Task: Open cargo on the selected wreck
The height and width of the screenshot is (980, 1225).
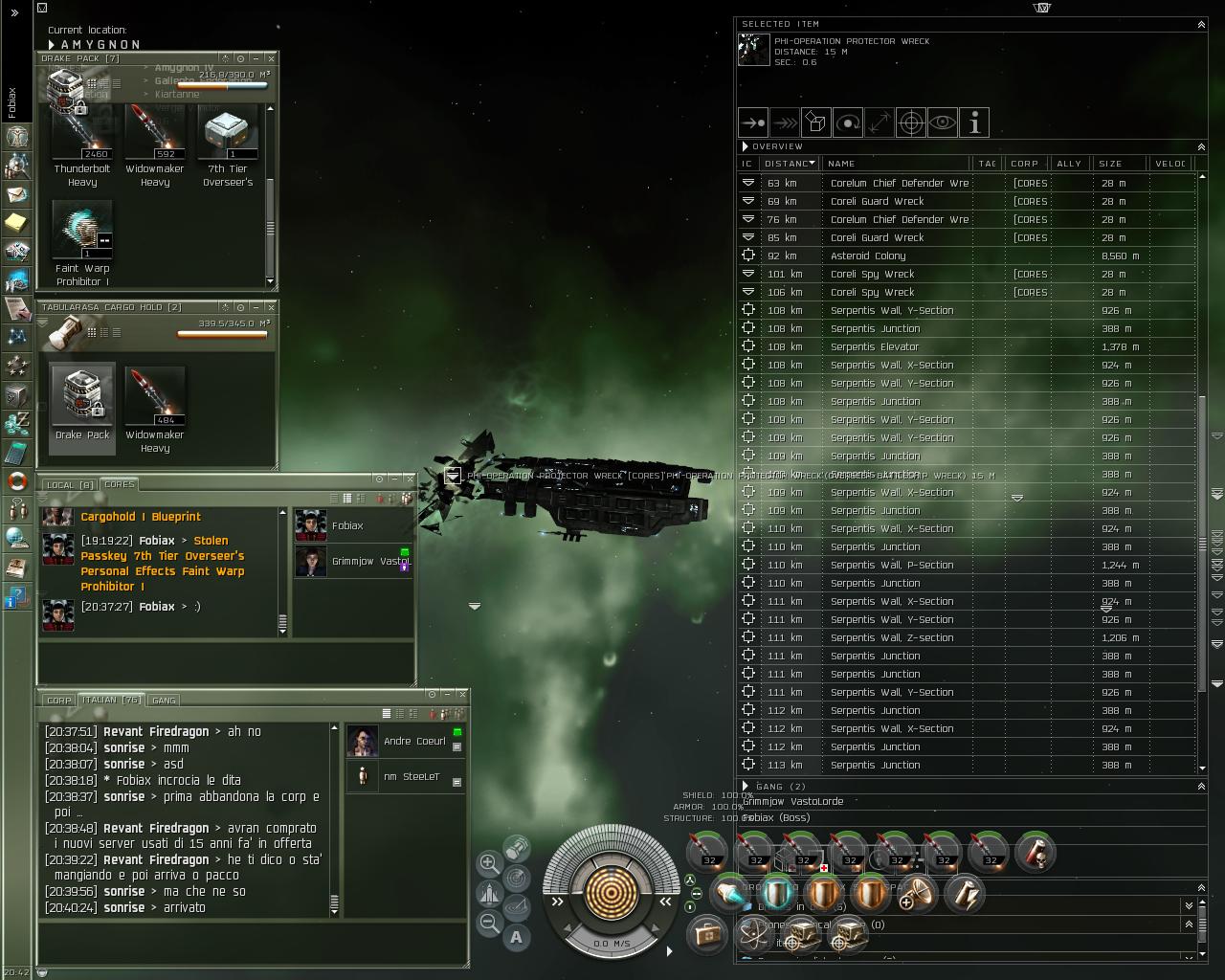Action: point(816,122)
